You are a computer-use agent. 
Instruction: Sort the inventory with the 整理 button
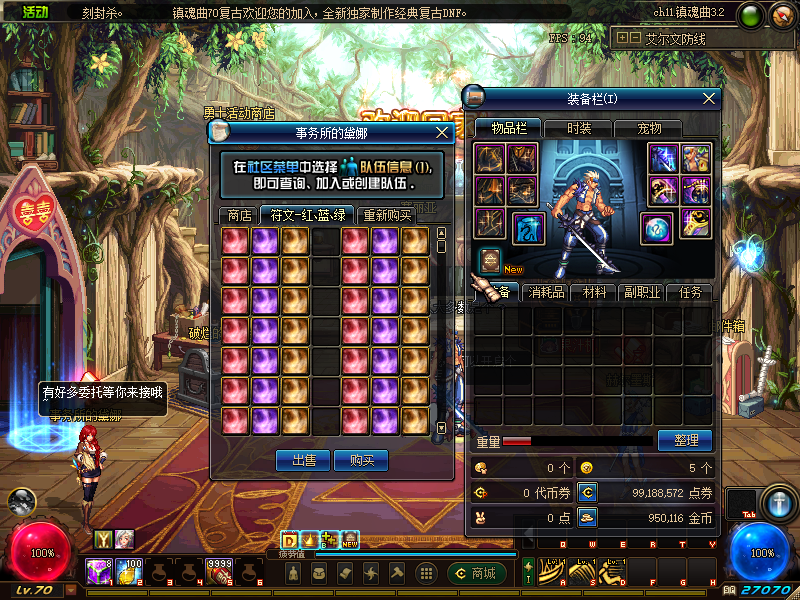[x=685, y=440]
